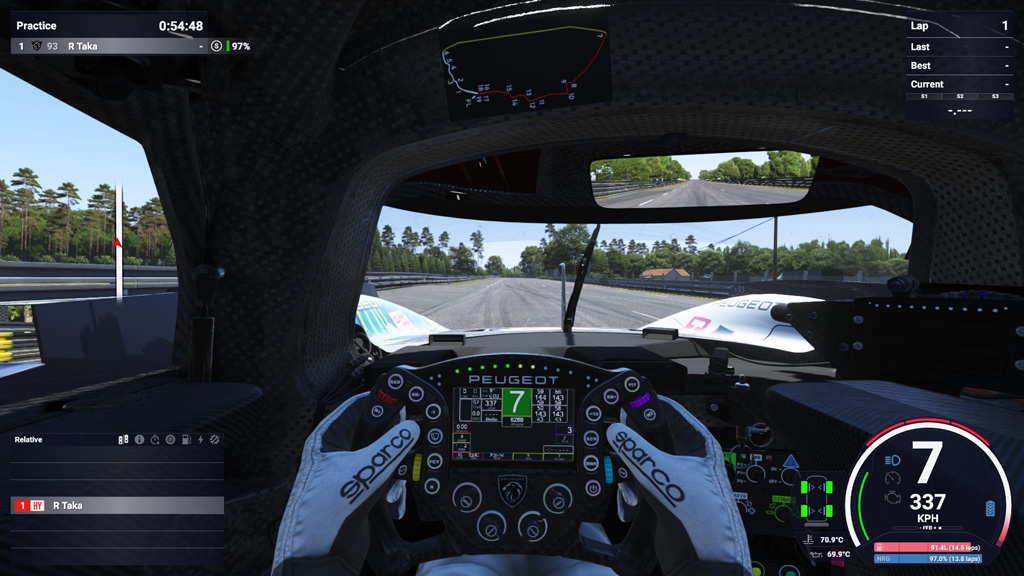Click the fuel pump icon in Relative header
The height and width of the screenshot is (576, 1024).
(x=185, y=439)
